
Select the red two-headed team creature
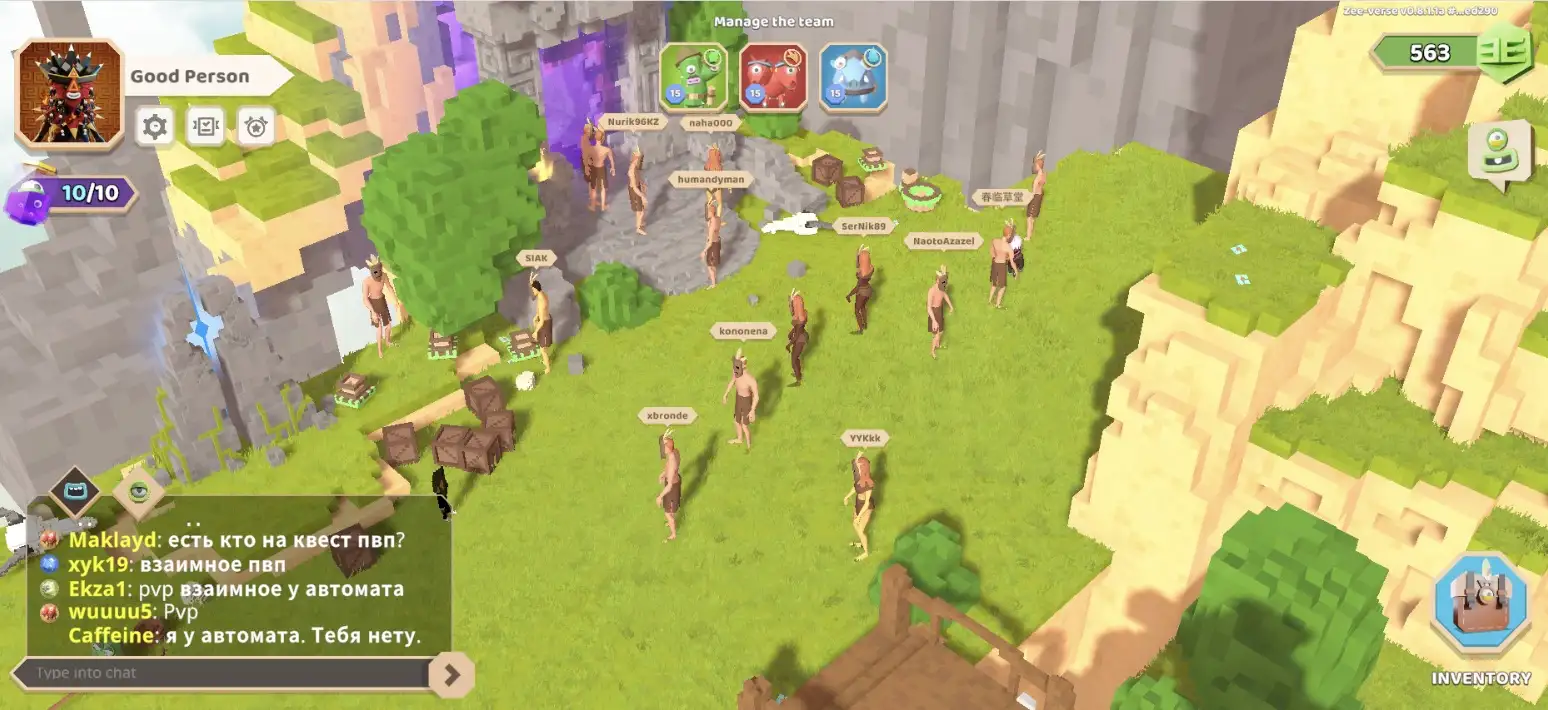click(x=773, y=77)
